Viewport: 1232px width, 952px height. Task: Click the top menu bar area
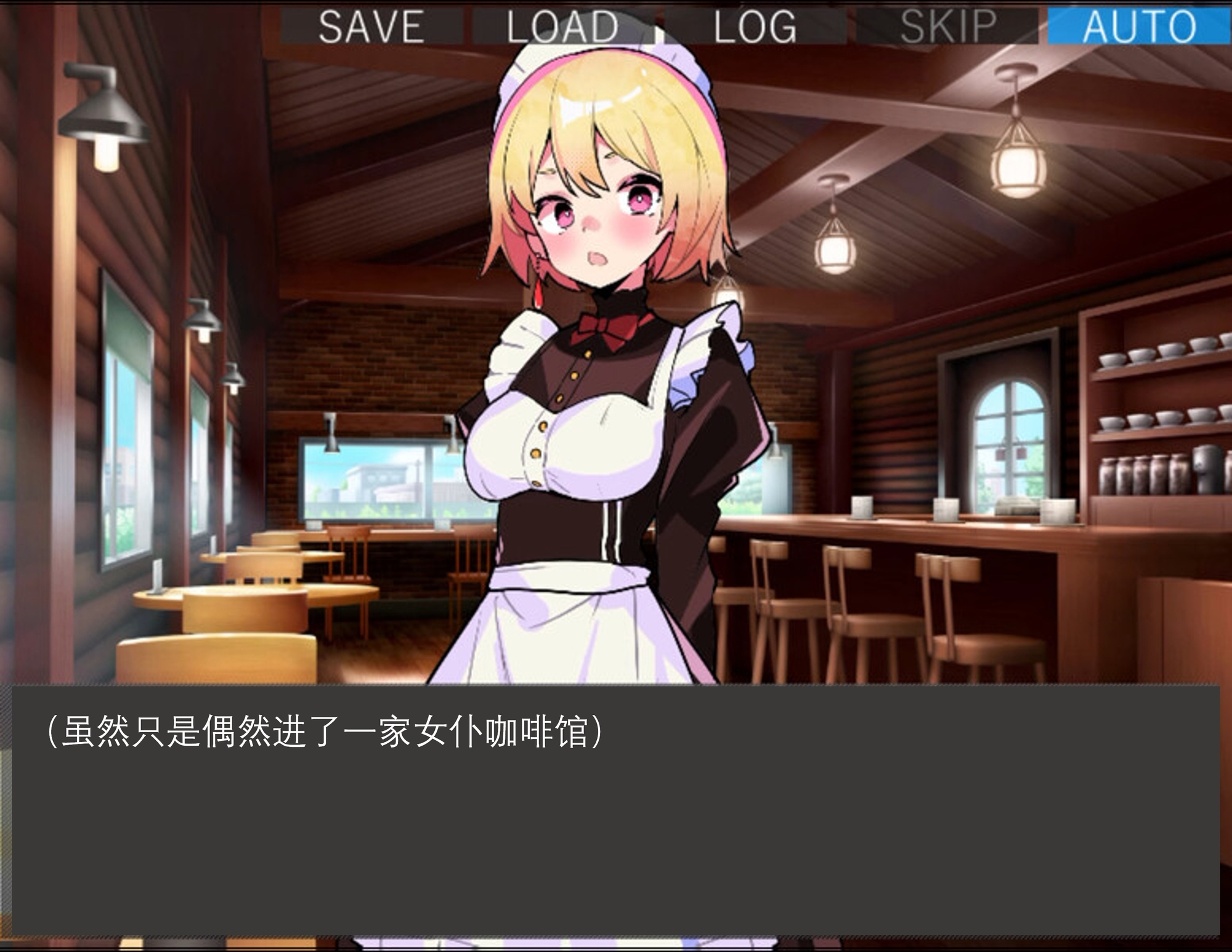(x=739, y=26)
